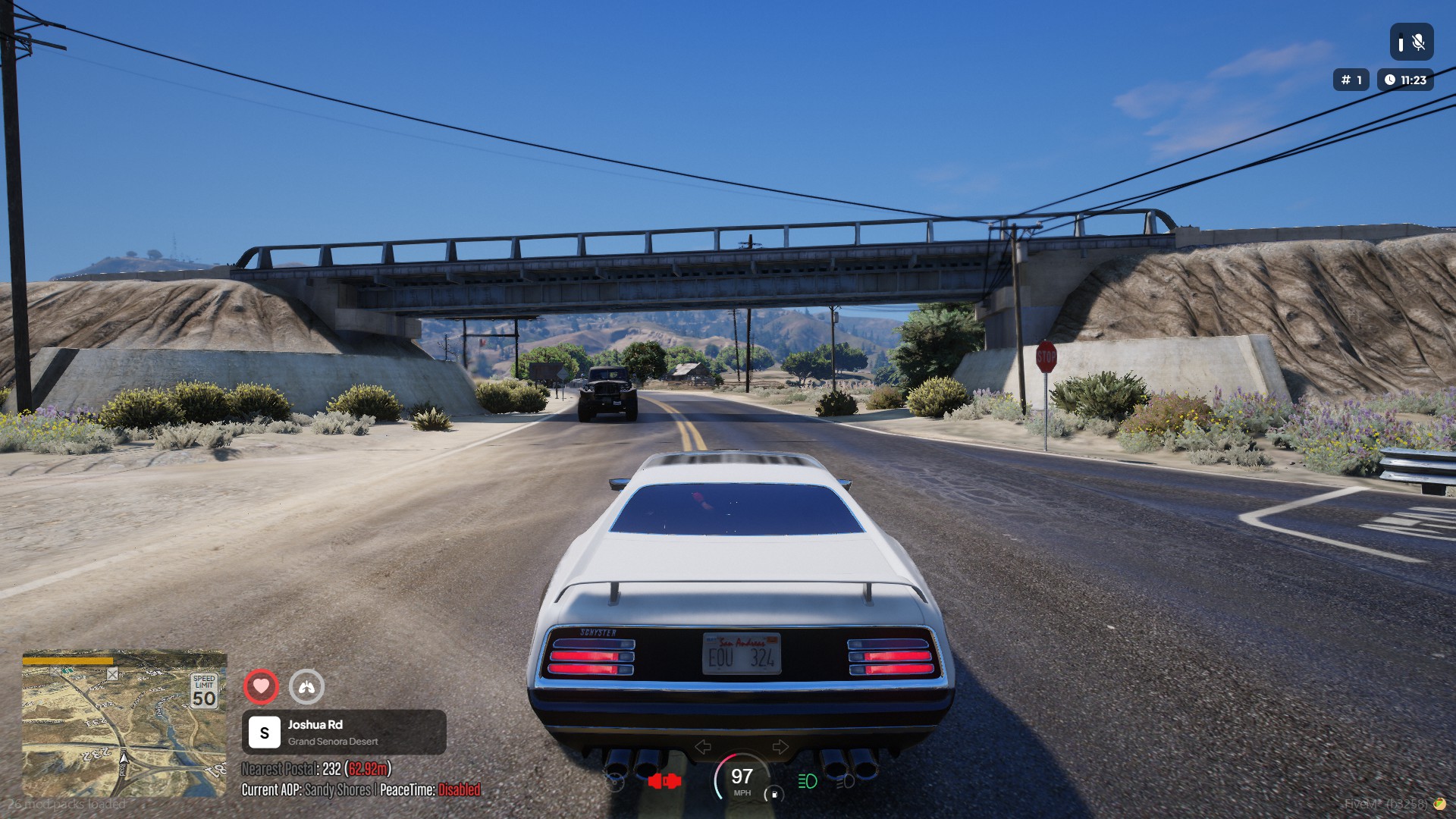
Task: Activate the left turn signal arrow
Action: pos(703,747)
